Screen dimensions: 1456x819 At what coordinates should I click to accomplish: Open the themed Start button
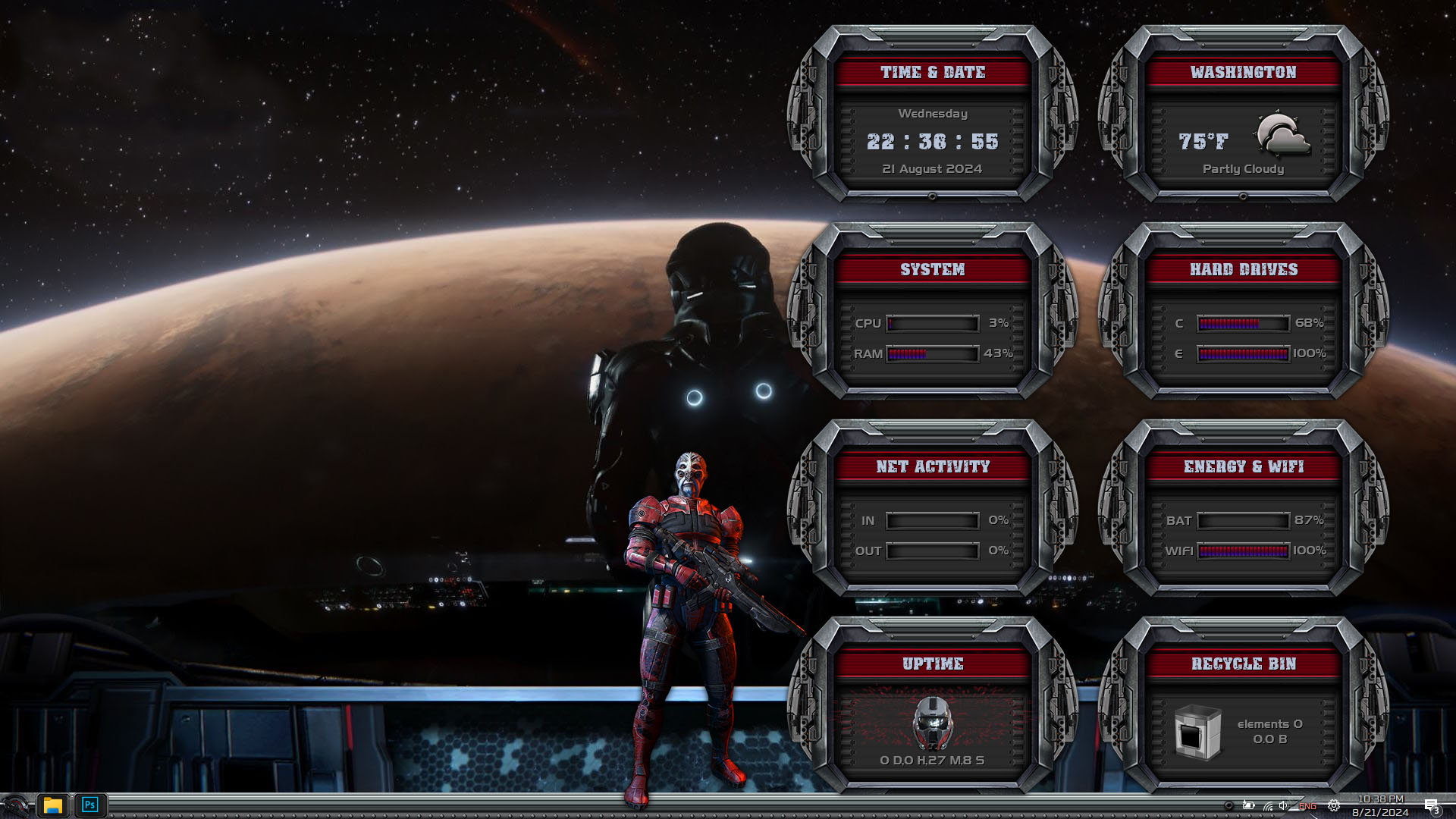(x=15, y=805)
